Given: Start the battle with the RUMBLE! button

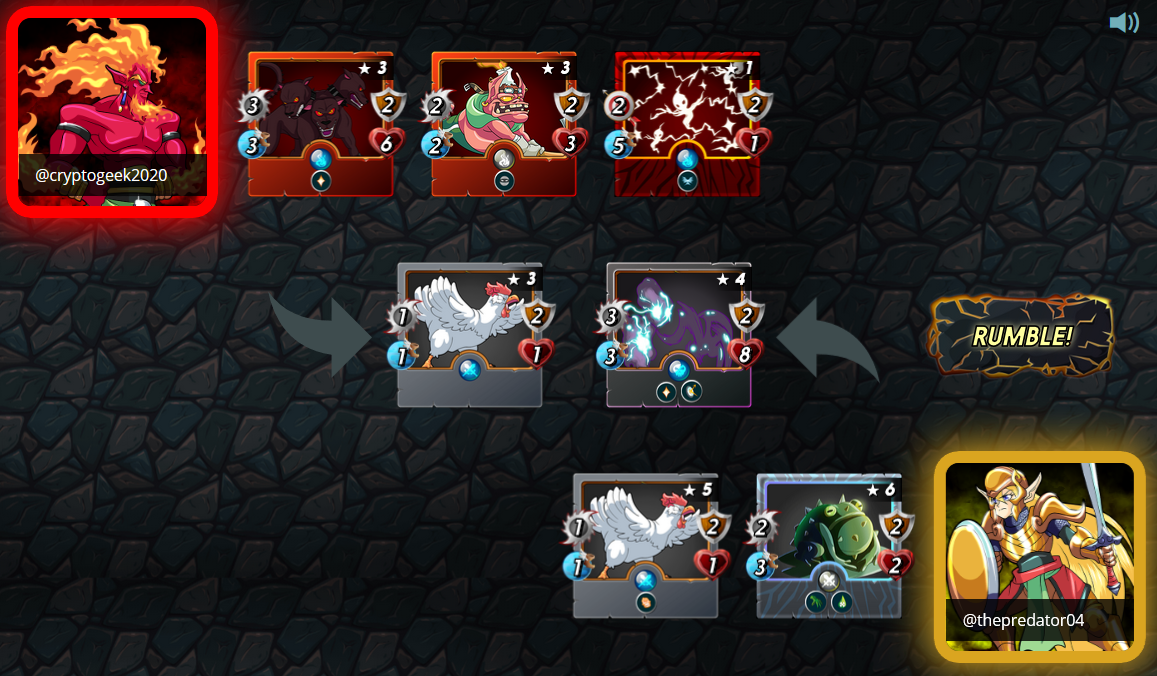Looking at the screenshot, I should coord(1021,336).
